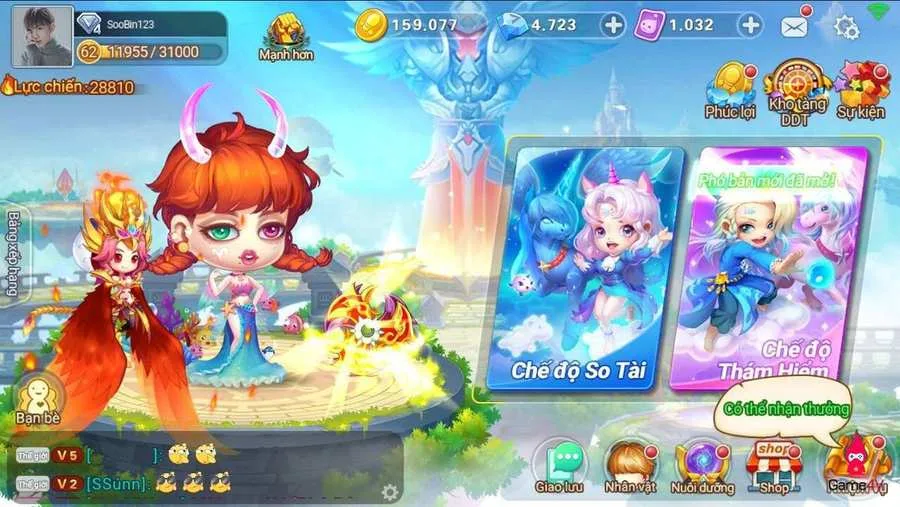900x507 pixels.
Task: Open the Nuôi dưỡng nurture menu
Action: click(703, 467)
